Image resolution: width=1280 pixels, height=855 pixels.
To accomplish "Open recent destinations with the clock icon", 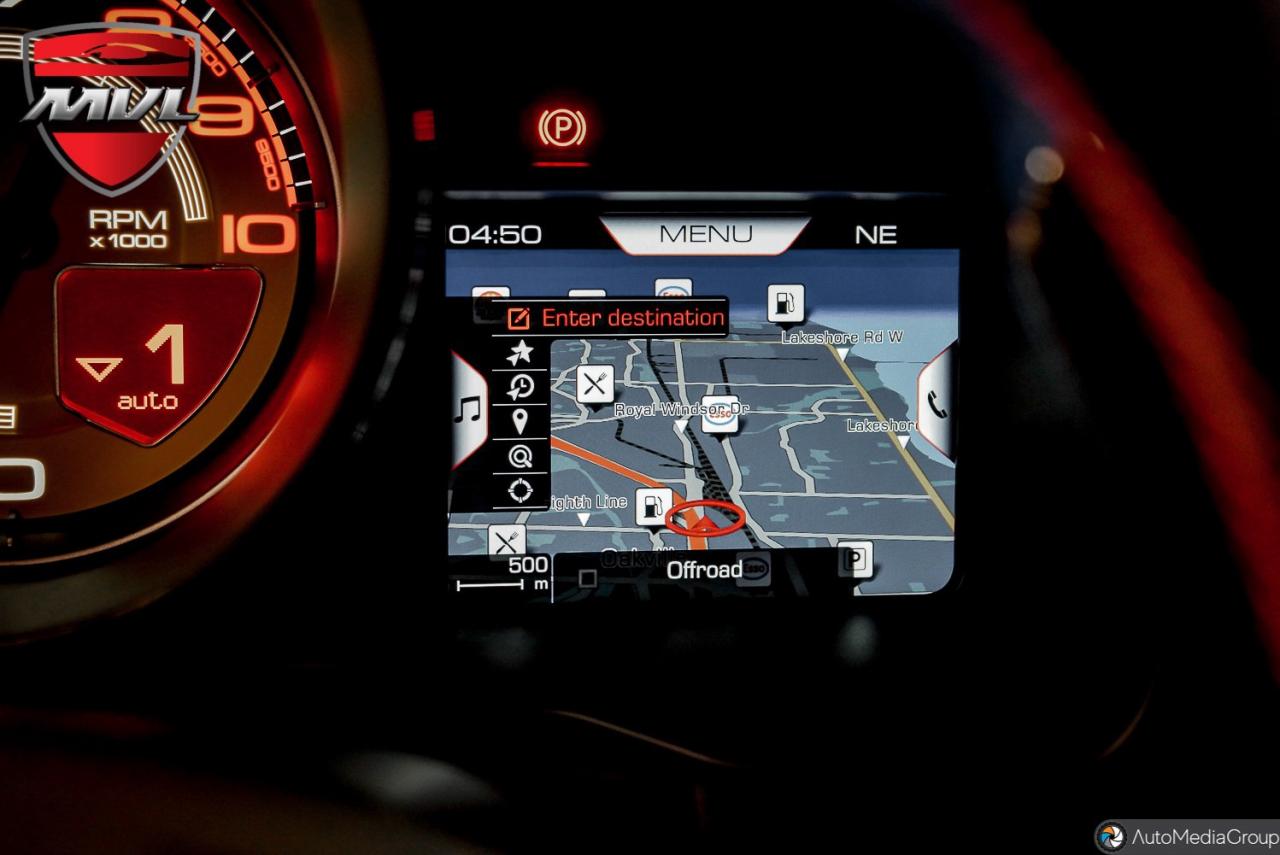I will tap(520, 388).
